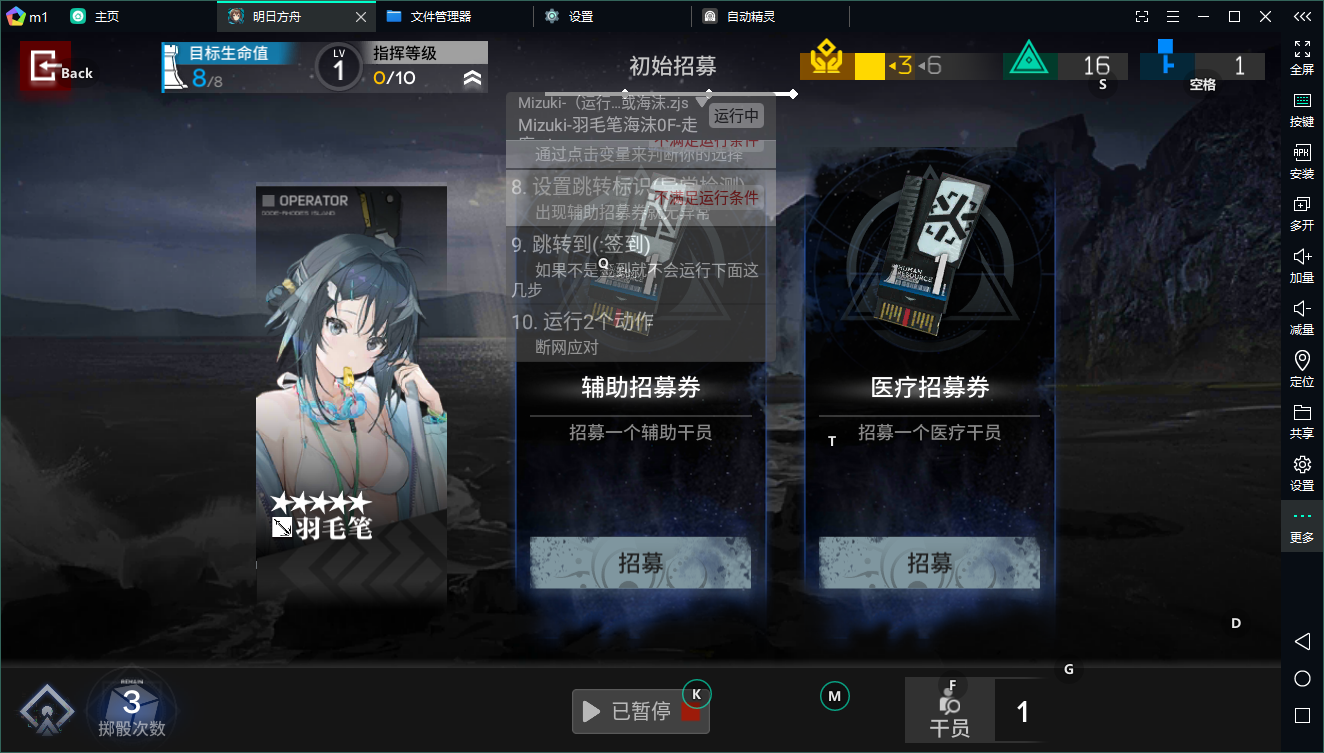Select the 羽毛笔 operator portrait
The image size is (1324, 753).
point(351,390)
